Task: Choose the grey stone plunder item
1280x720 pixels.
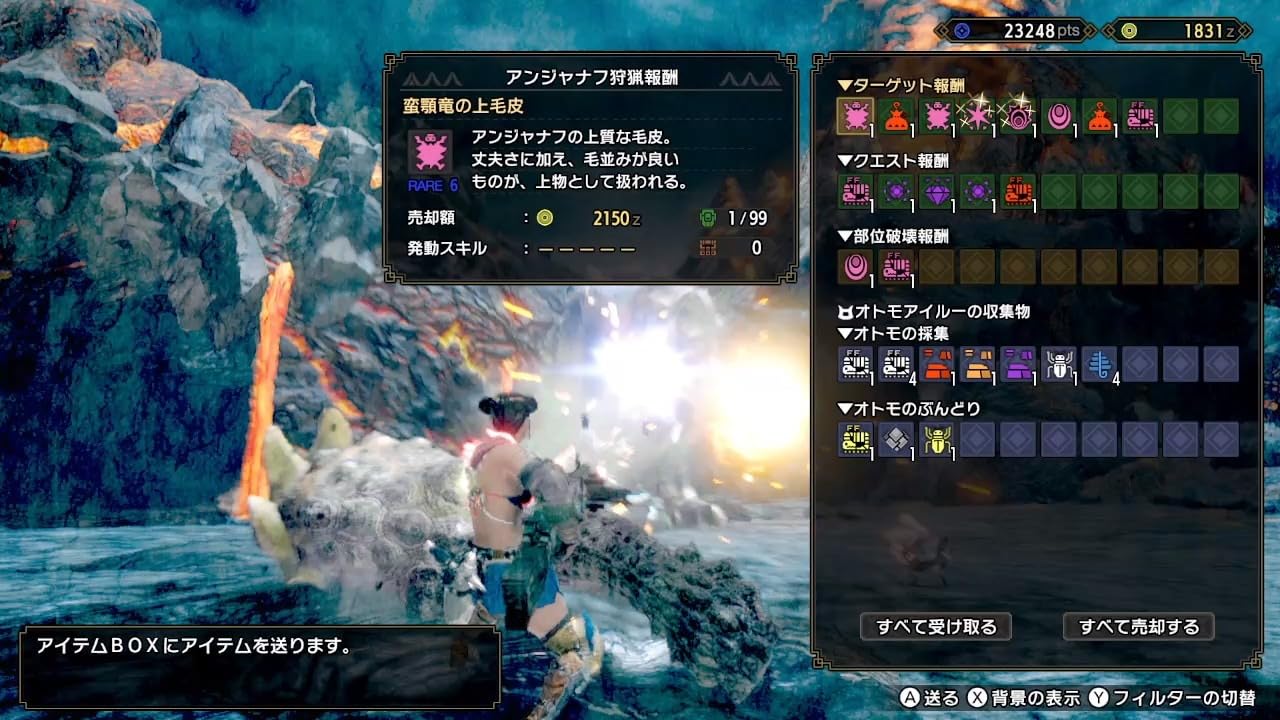Action: click(896, 439)
